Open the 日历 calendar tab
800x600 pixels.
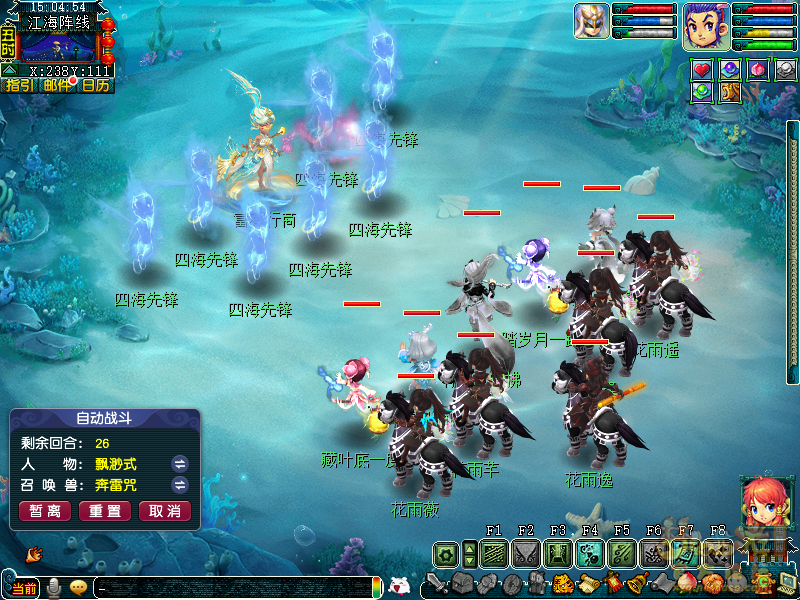[96, 86]
